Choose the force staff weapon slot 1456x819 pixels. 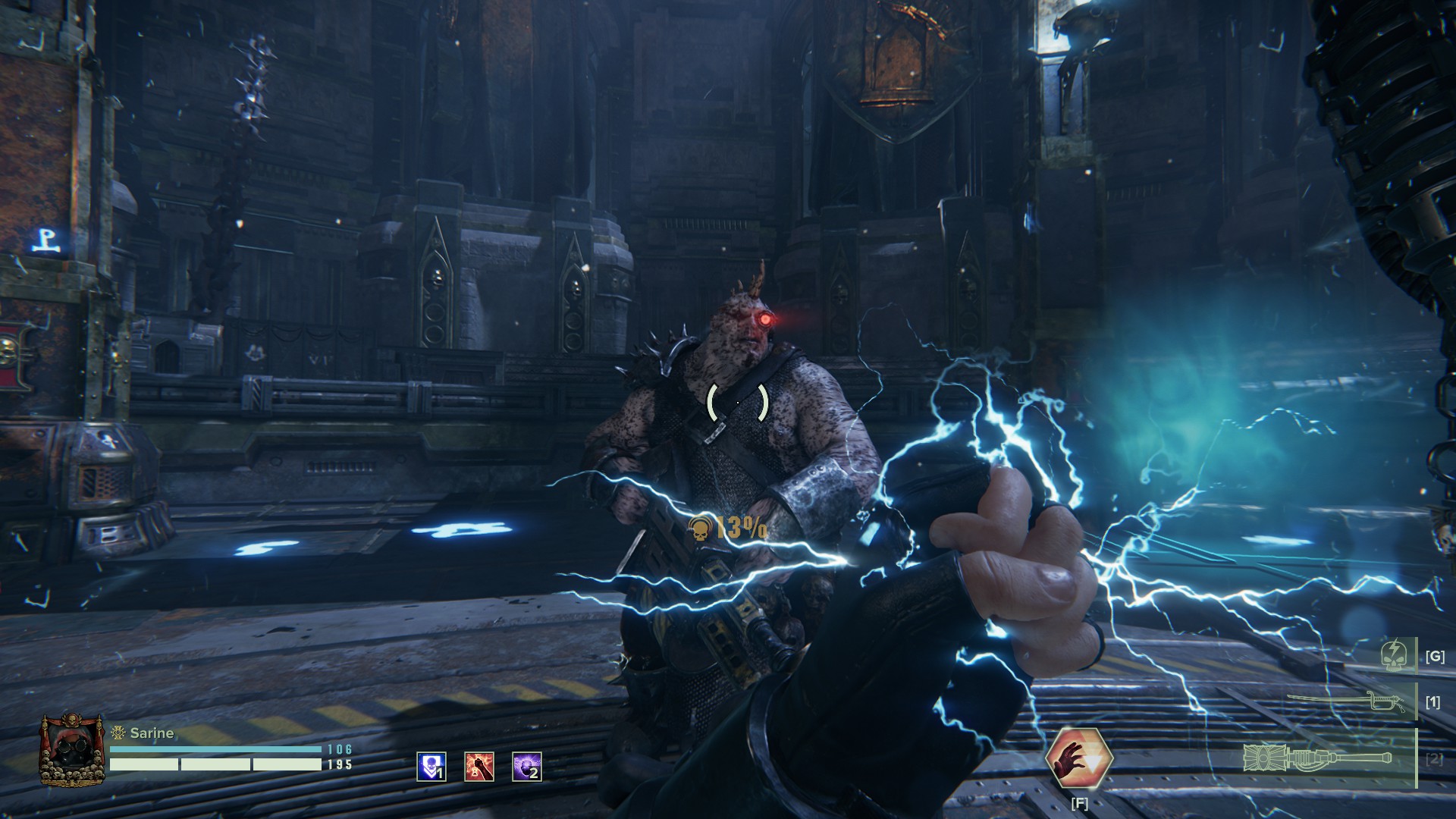[1321, 758]
